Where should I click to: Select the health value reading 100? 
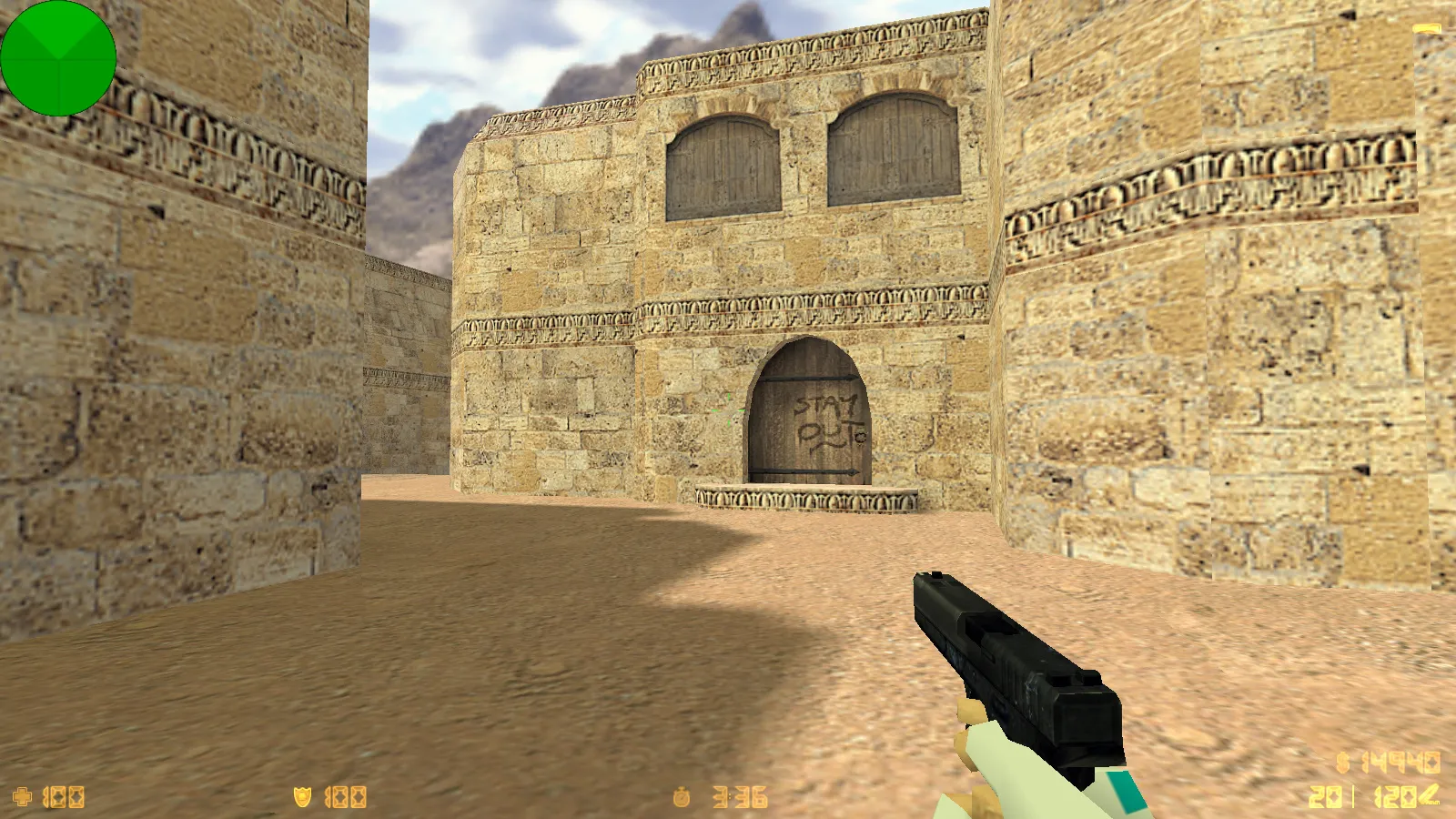tap(64, 795)
